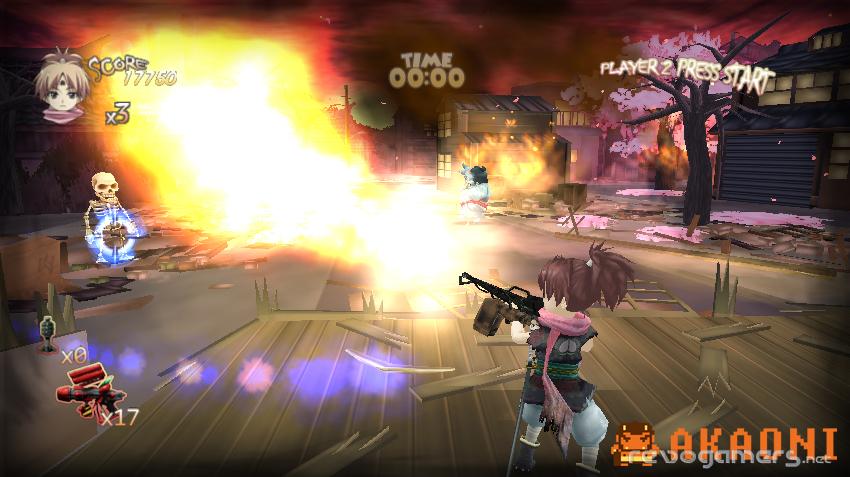Click the player character portrait
Image resolution: width=850 pixels, height=477 pixels.
click(61, 88)
